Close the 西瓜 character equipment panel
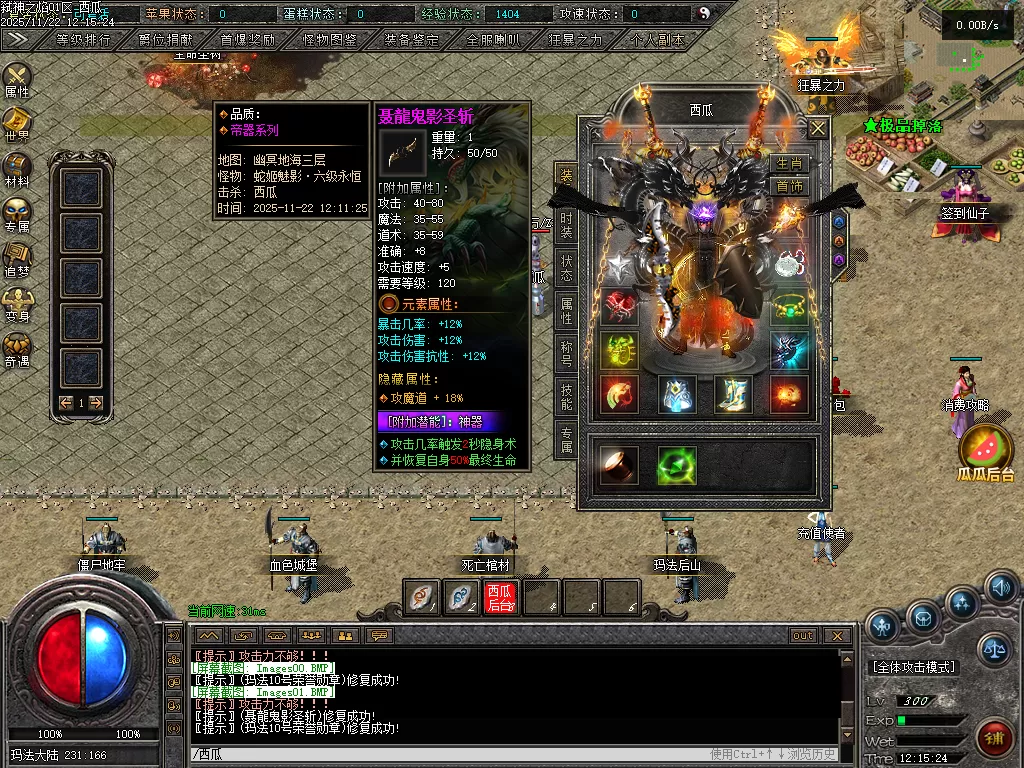The height and width of the screenshot is (768, 1024). 818,128
